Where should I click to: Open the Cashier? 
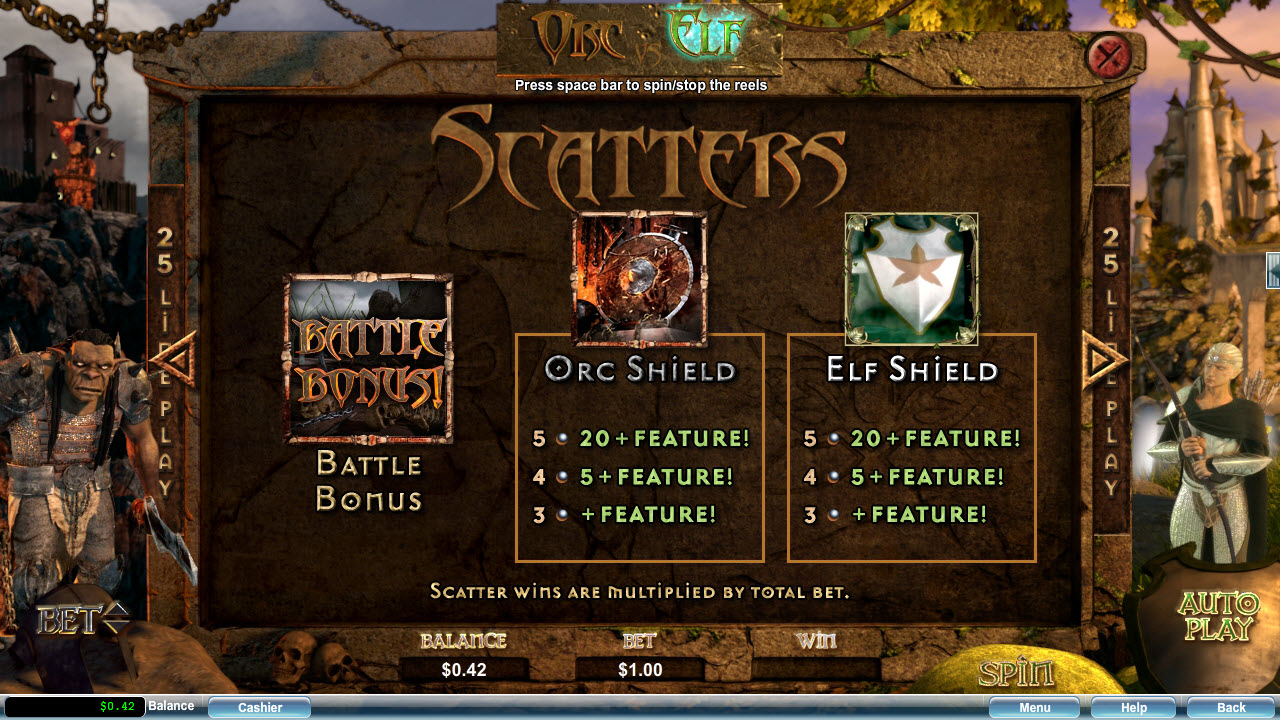[260, 708]
